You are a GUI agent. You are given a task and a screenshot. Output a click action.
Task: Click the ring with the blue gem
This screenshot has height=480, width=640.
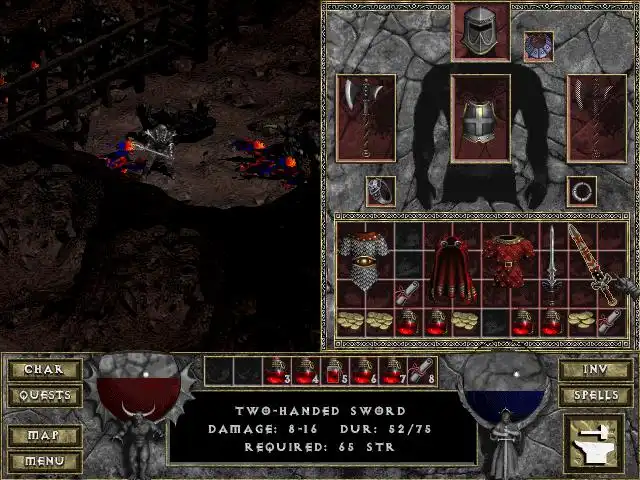[380, 190]
